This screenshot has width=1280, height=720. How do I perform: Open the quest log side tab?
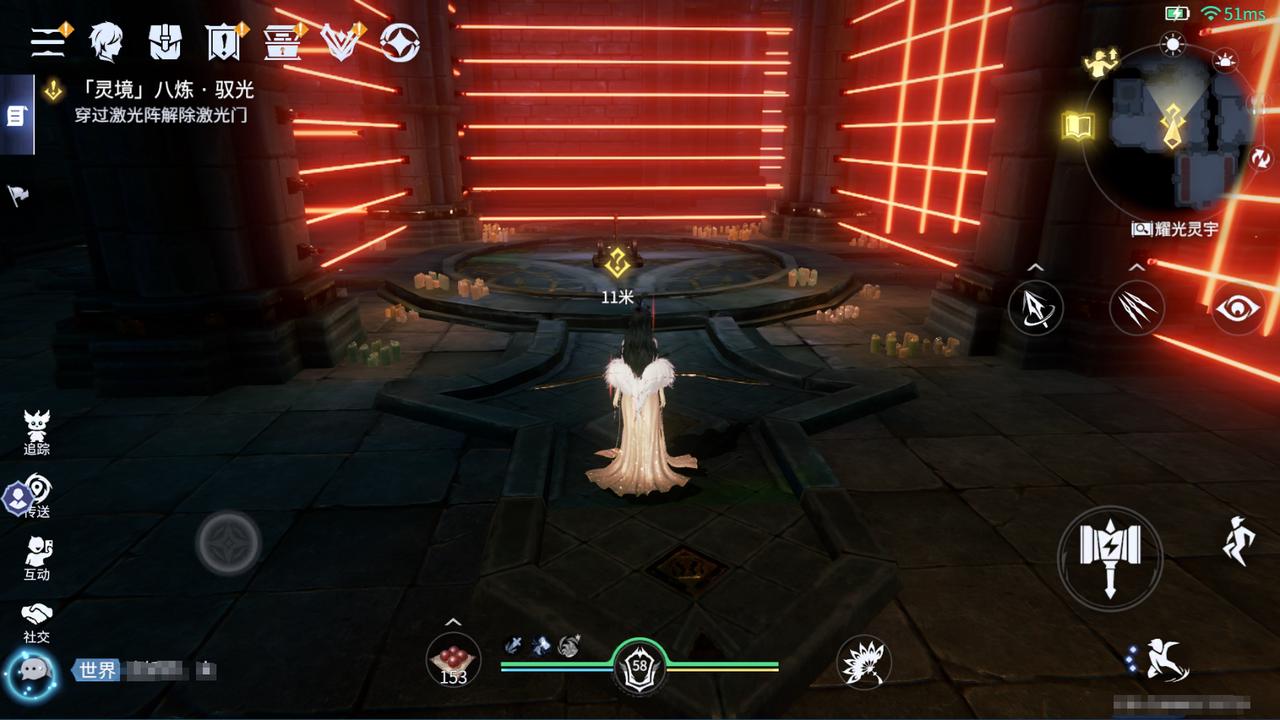[16, 116]
